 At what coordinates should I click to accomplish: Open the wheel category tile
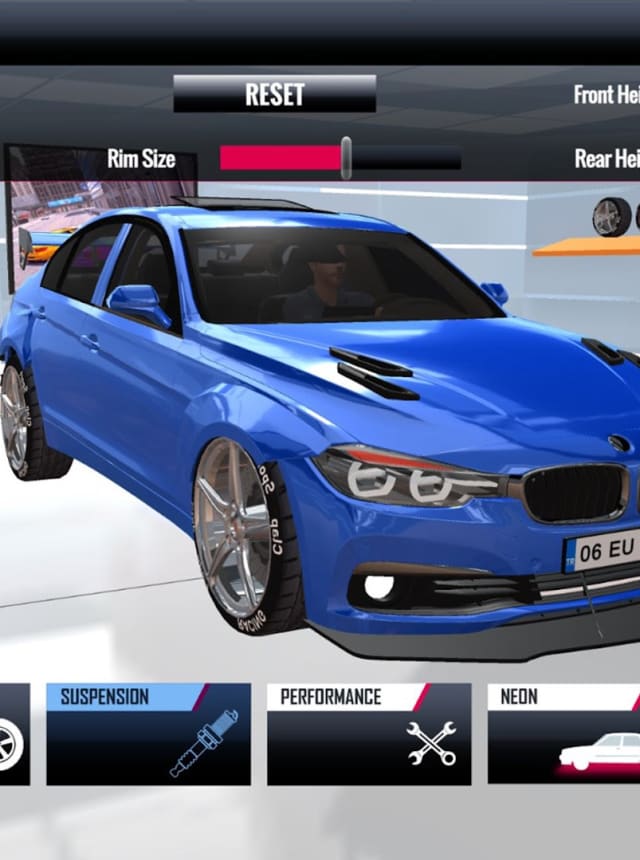click(13, 735)
